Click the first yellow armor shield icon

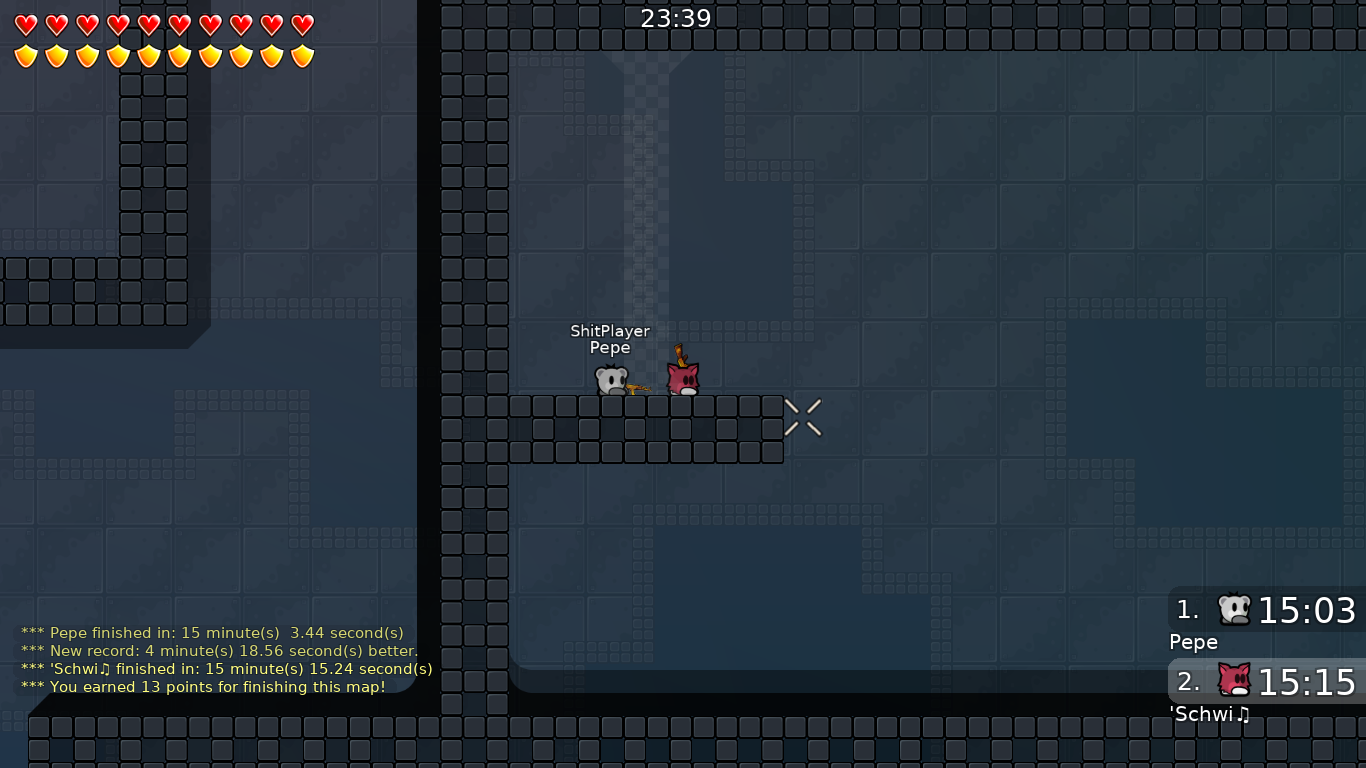[24, 57]
